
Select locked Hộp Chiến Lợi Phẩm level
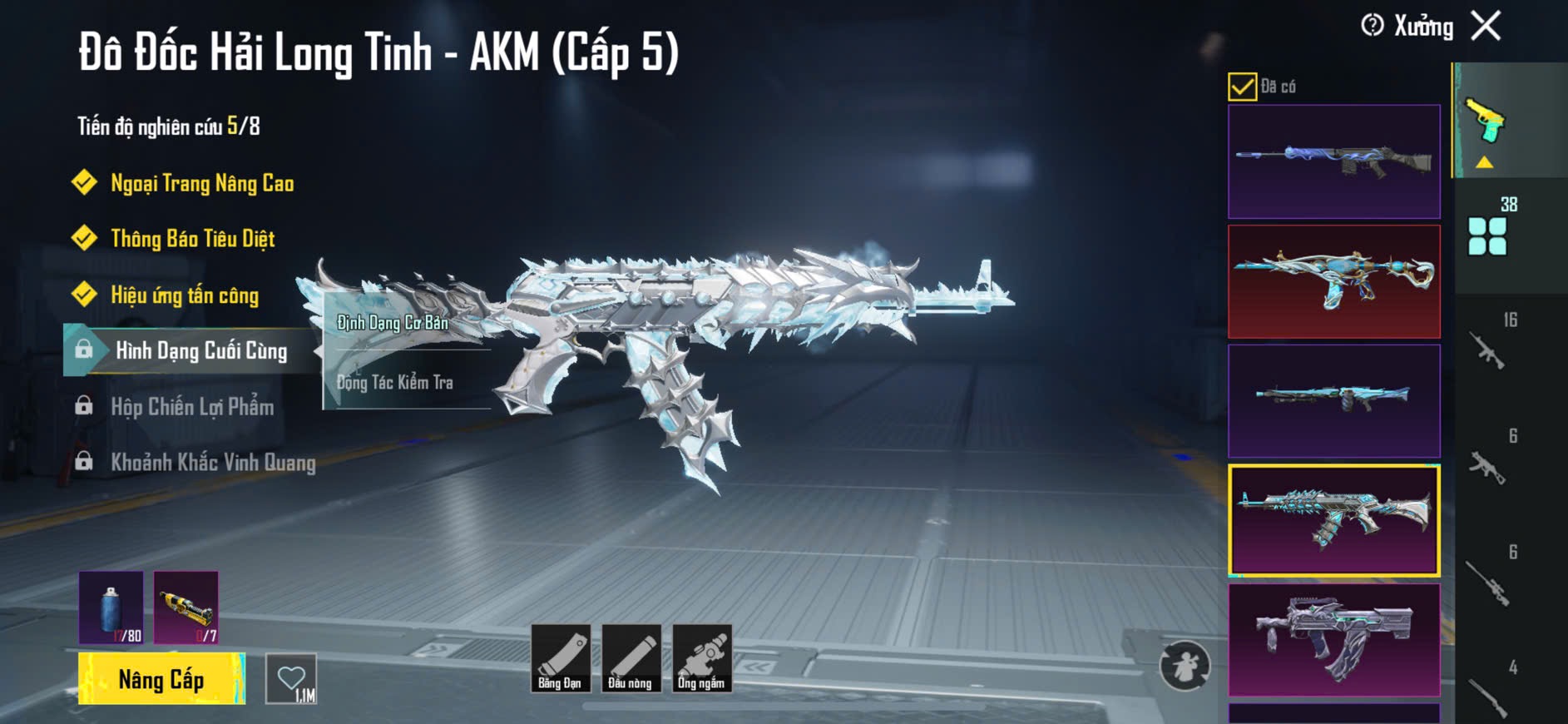[191, 407]
